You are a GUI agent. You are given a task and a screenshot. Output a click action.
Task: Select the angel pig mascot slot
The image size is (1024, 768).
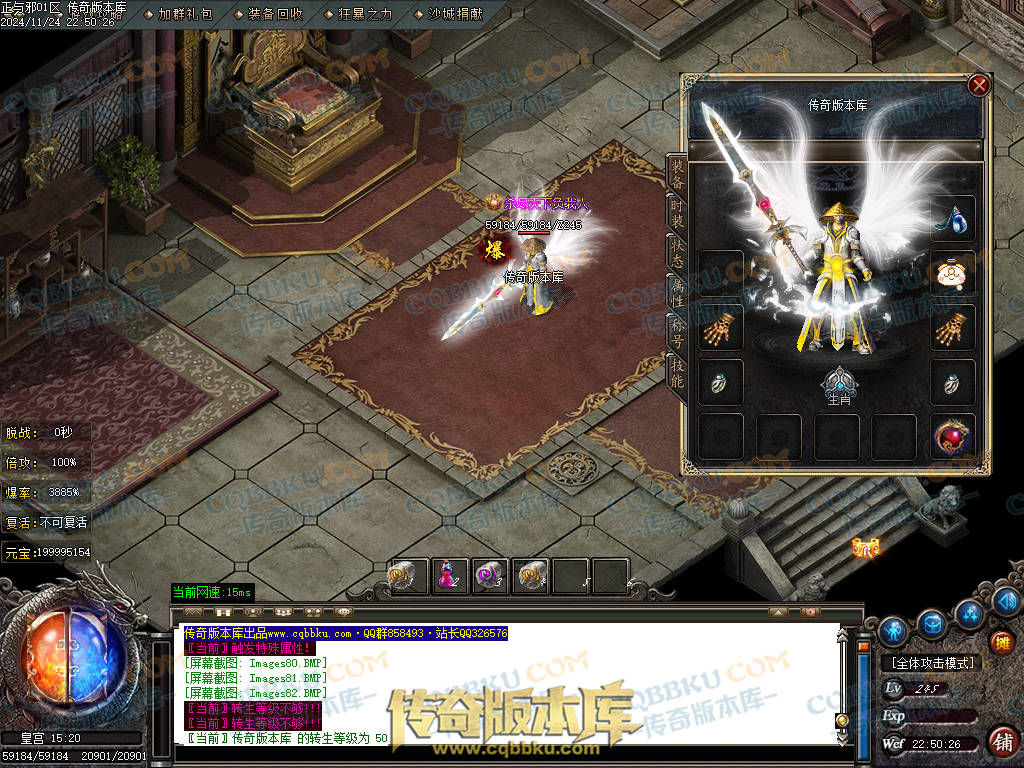tap(952, 273)
